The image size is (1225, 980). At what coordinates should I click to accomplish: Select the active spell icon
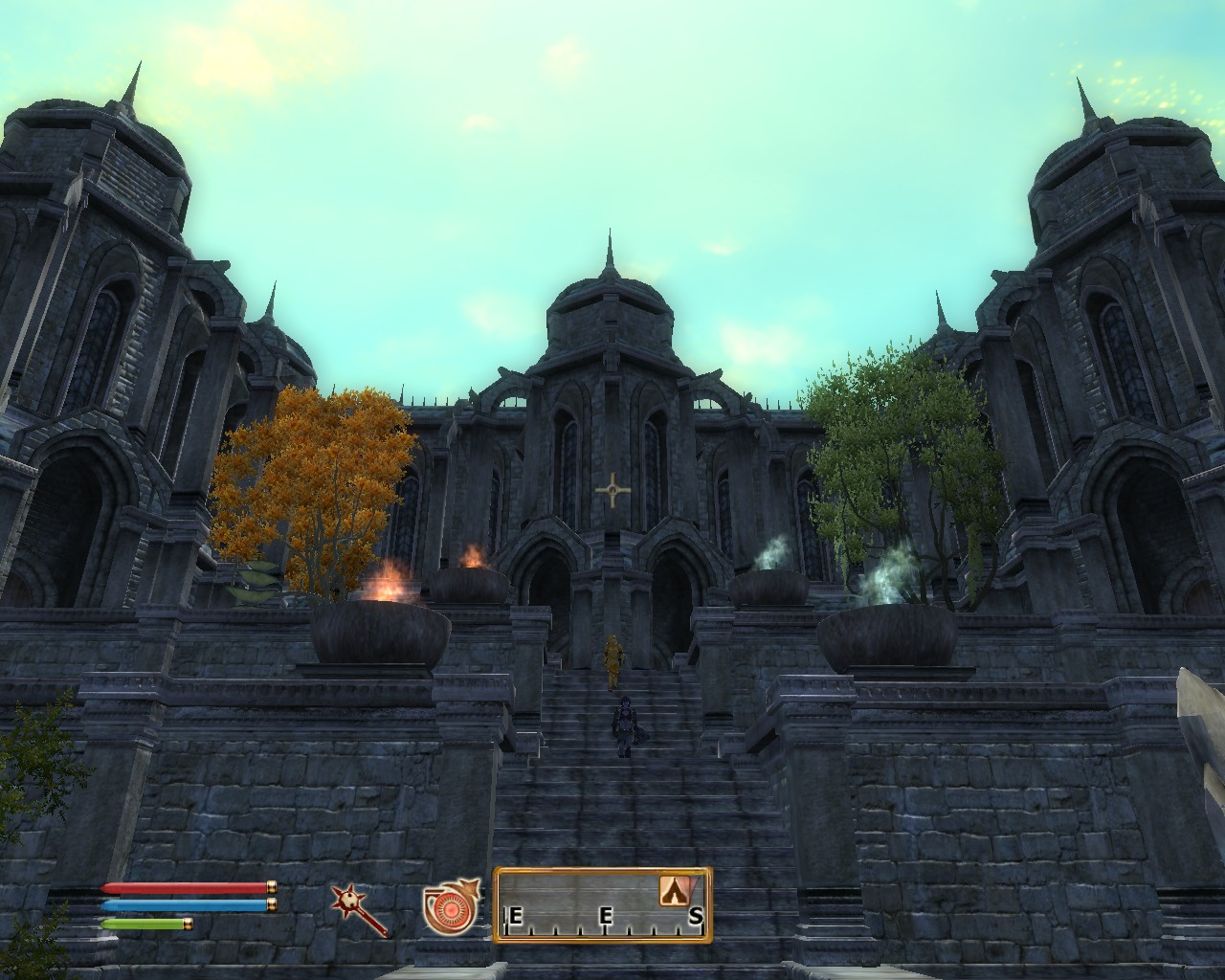[x=450, y=907]
